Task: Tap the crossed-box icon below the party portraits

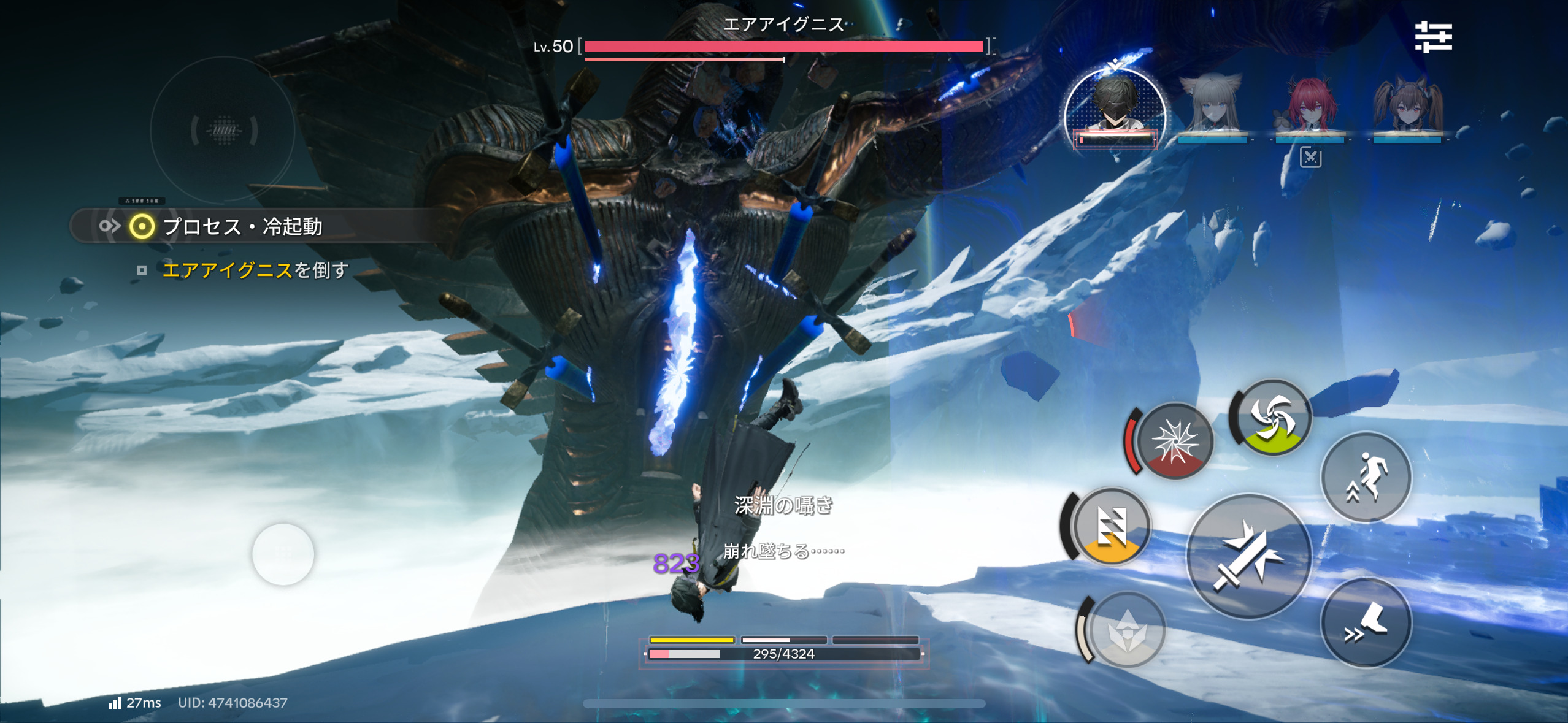Action: tap(1310, 158)
